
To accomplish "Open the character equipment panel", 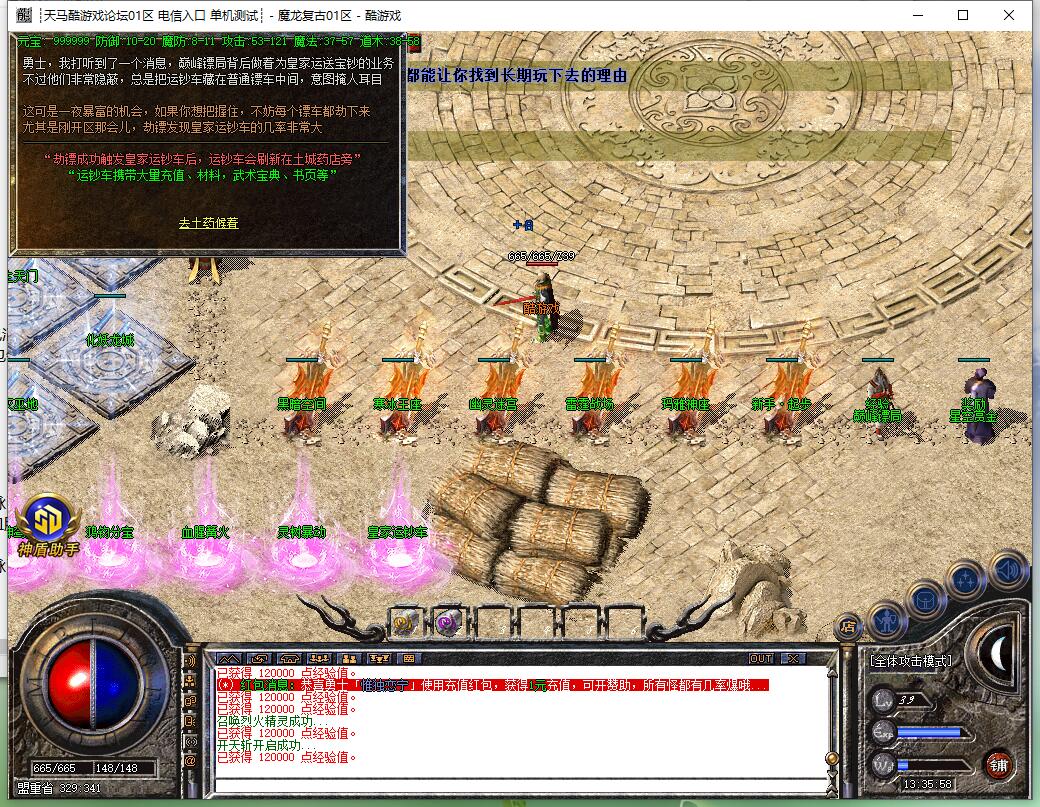I will pos(886,621).
